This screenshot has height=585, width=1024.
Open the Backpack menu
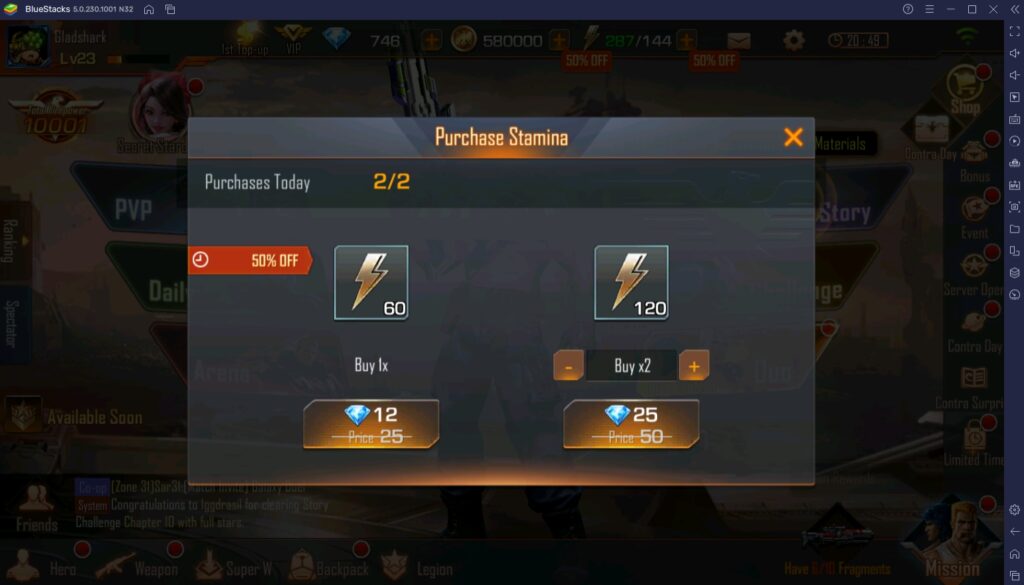click(x=329, y=566)
